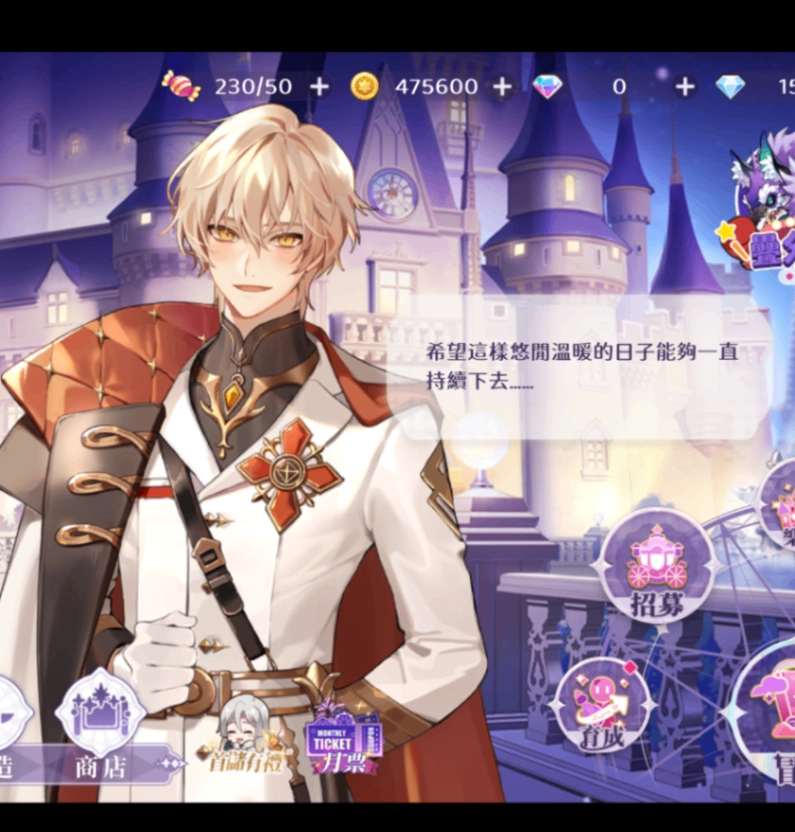Add more candy stamina with the plus button
This screenshot has width=795, height=832.
[319, 87]
